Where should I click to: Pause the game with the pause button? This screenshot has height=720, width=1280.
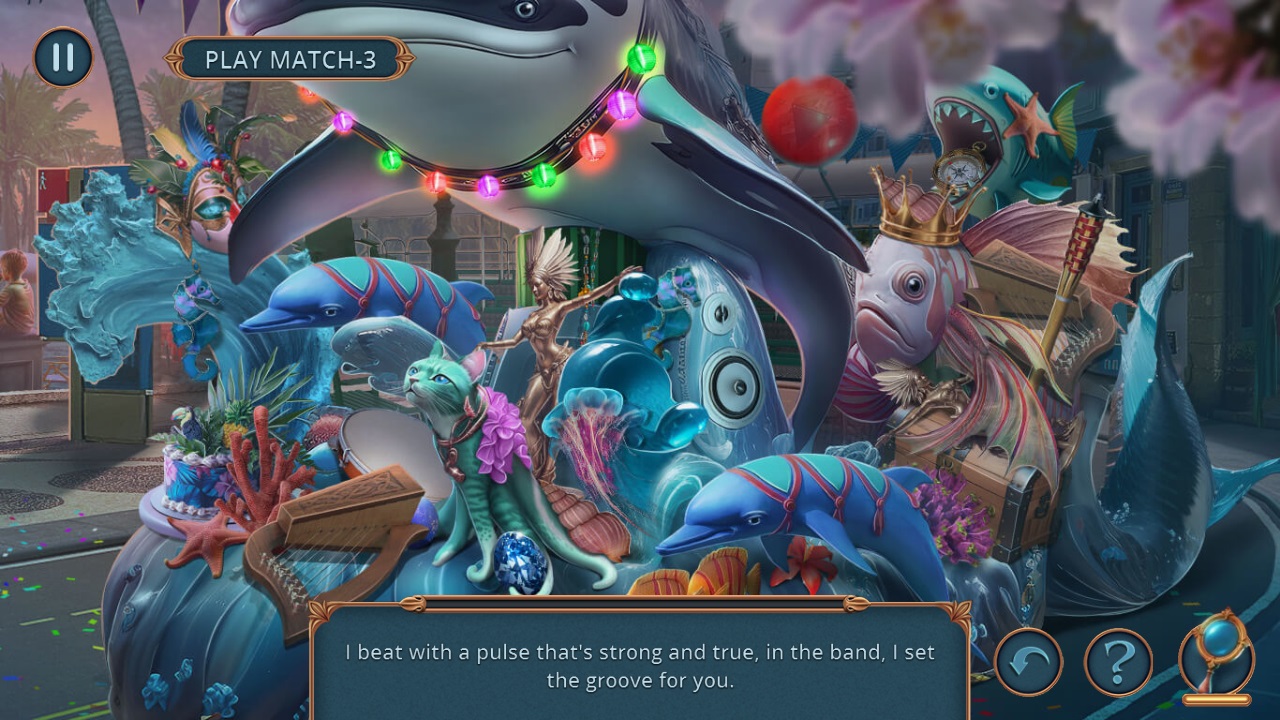[x=63, y=58]
